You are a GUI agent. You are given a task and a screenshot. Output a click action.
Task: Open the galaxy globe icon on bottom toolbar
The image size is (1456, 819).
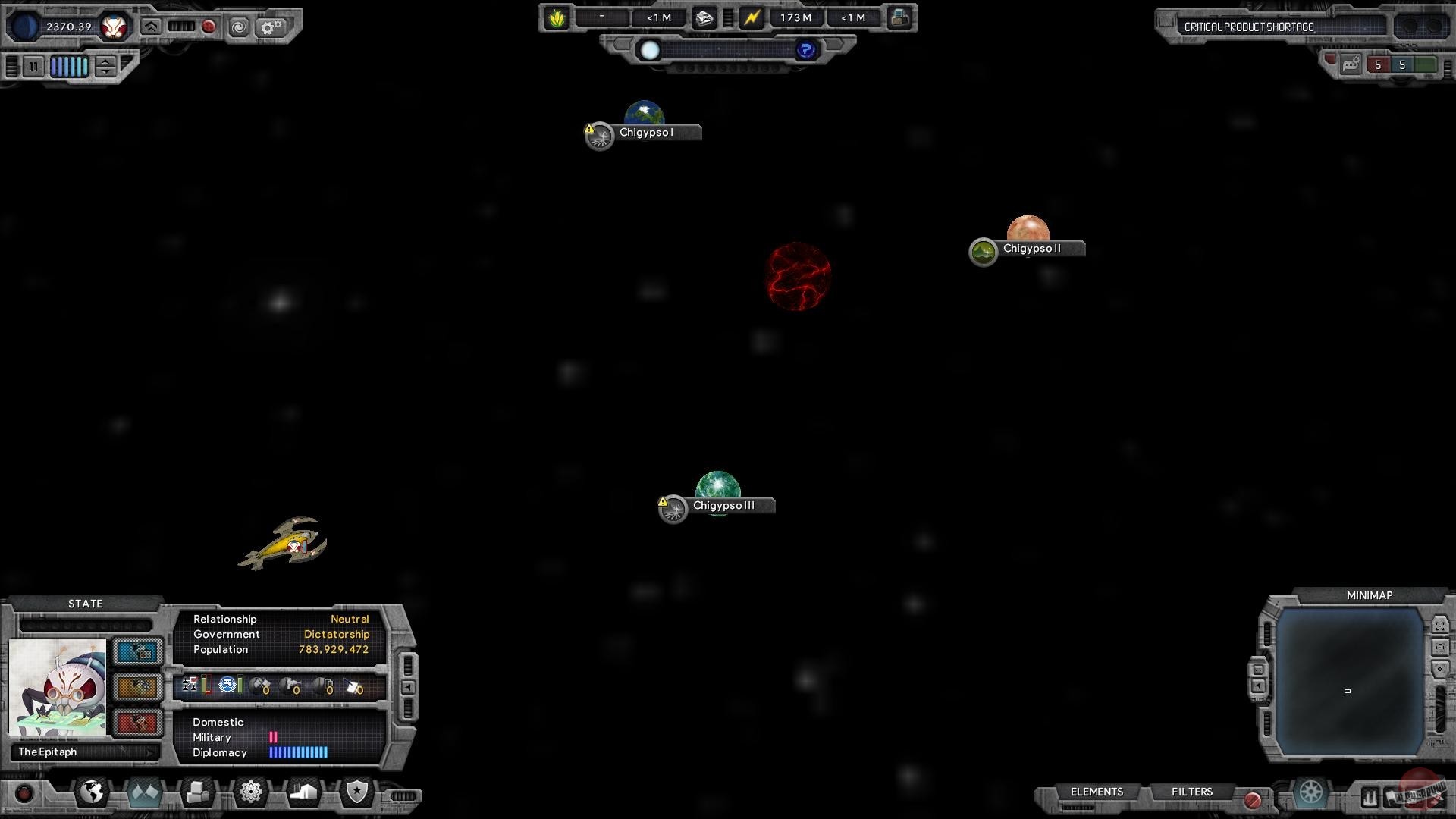point(91,792)
